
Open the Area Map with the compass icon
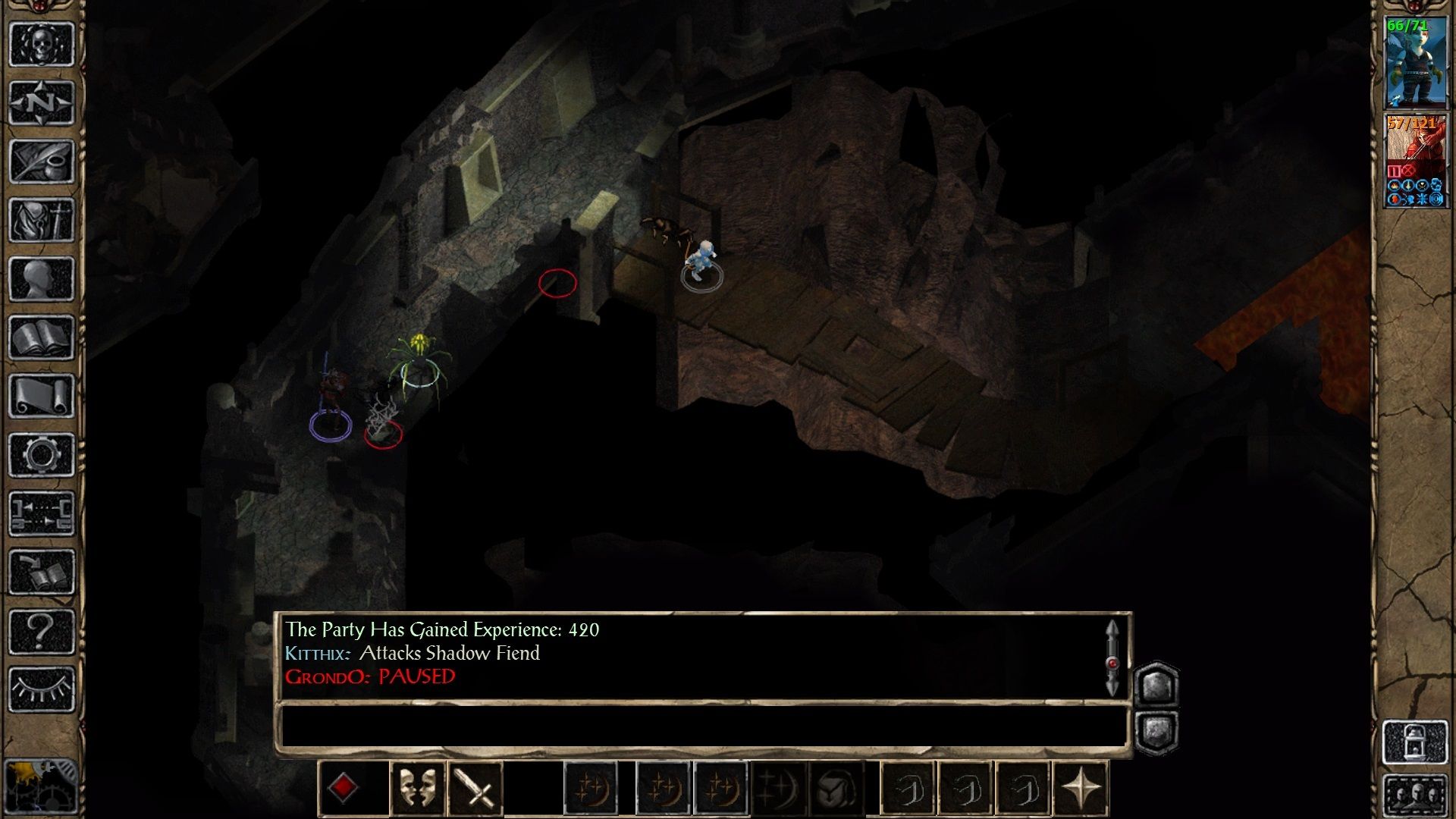(42, 102)
